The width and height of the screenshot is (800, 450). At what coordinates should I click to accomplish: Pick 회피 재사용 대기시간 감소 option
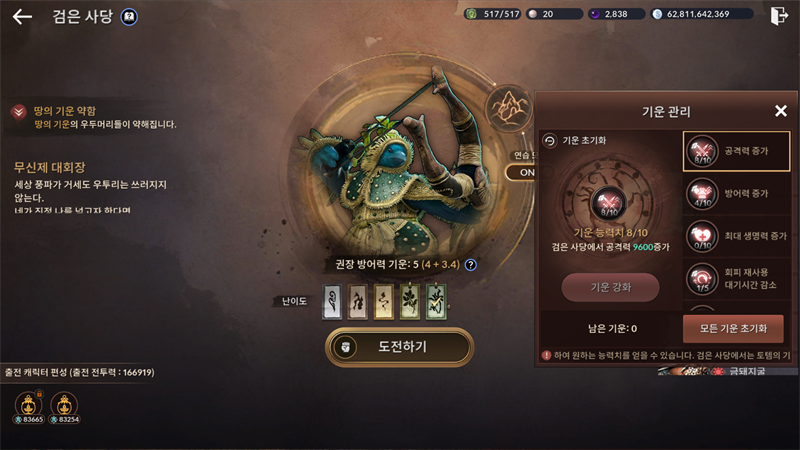pos(736,279)
